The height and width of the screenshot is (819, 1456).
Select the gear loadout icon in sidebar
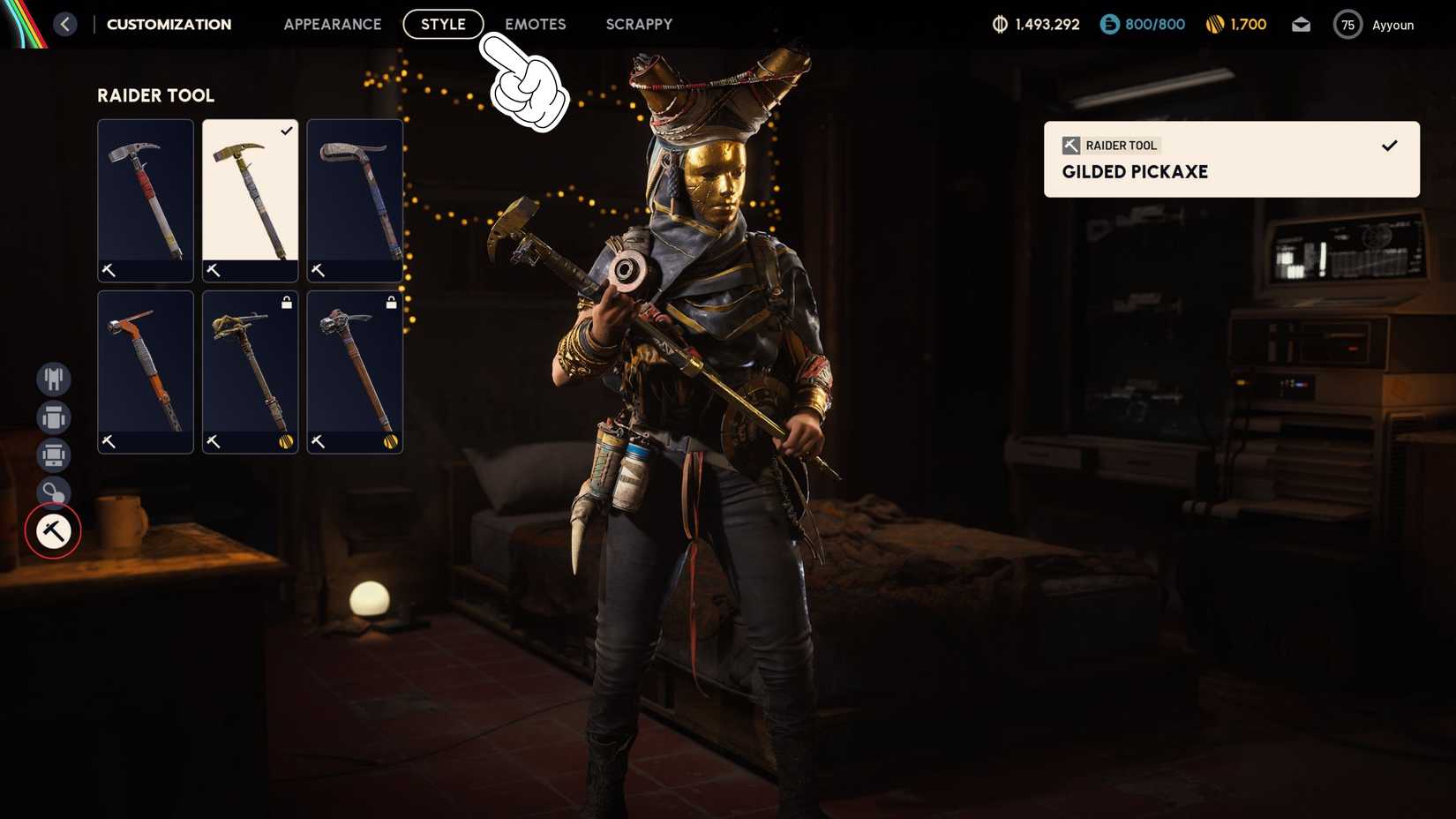(x=53, y=455)
